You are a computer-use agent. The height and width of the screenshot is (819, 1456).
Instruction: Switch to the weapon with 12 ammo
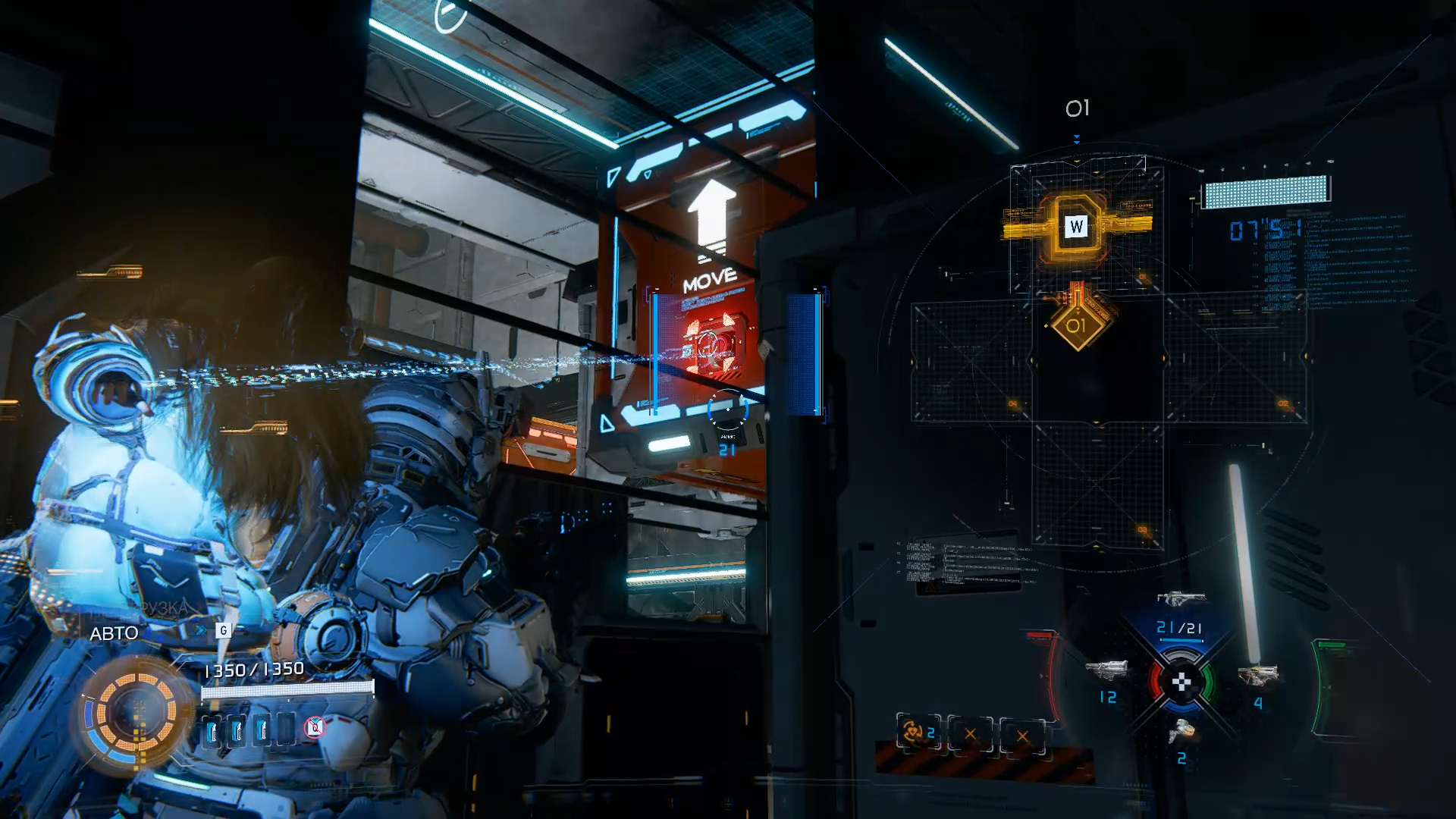pos(1107,670)
